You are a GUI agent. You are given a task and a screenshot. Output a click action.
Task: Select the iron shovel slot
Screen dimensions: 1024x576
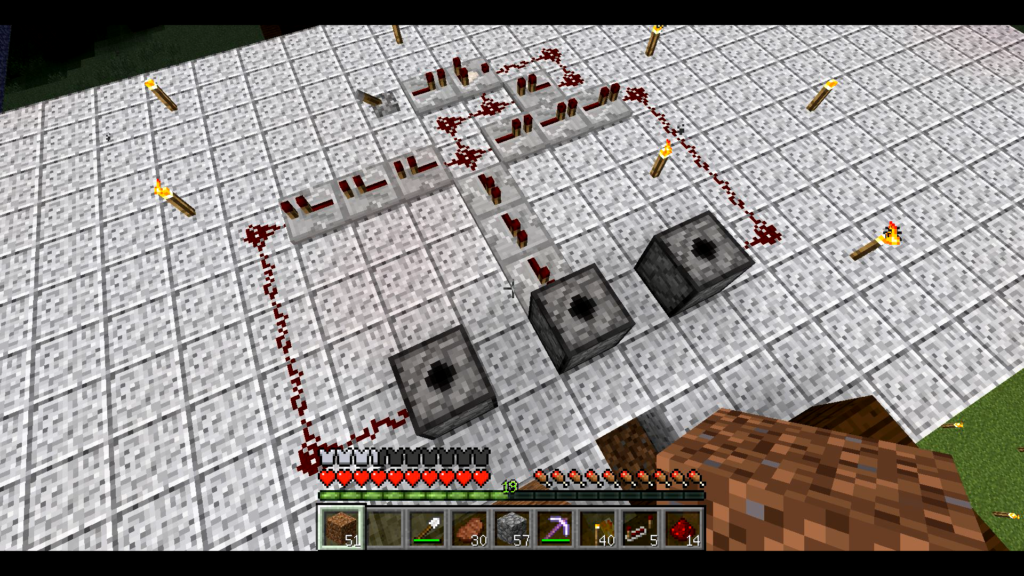pos(425,527)
